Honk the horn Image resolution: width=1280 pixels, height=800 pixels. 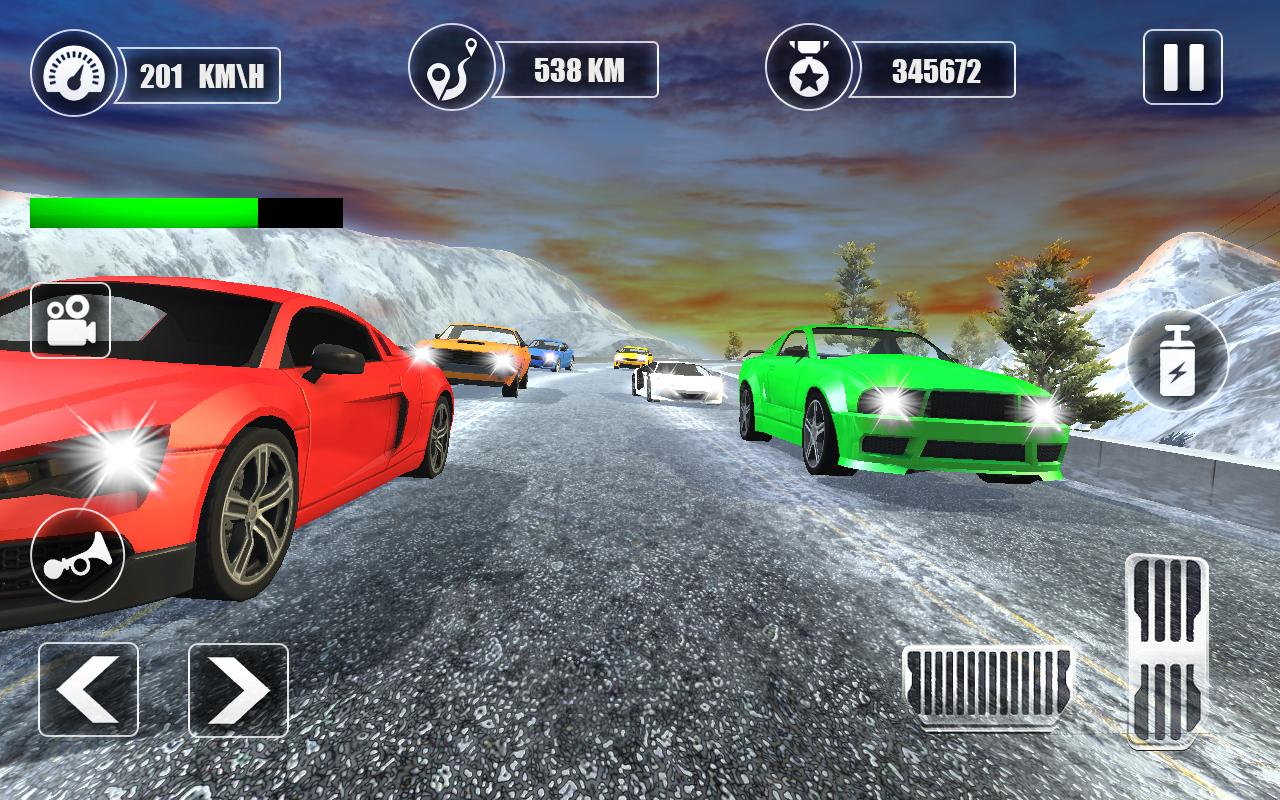click(77, 555)
